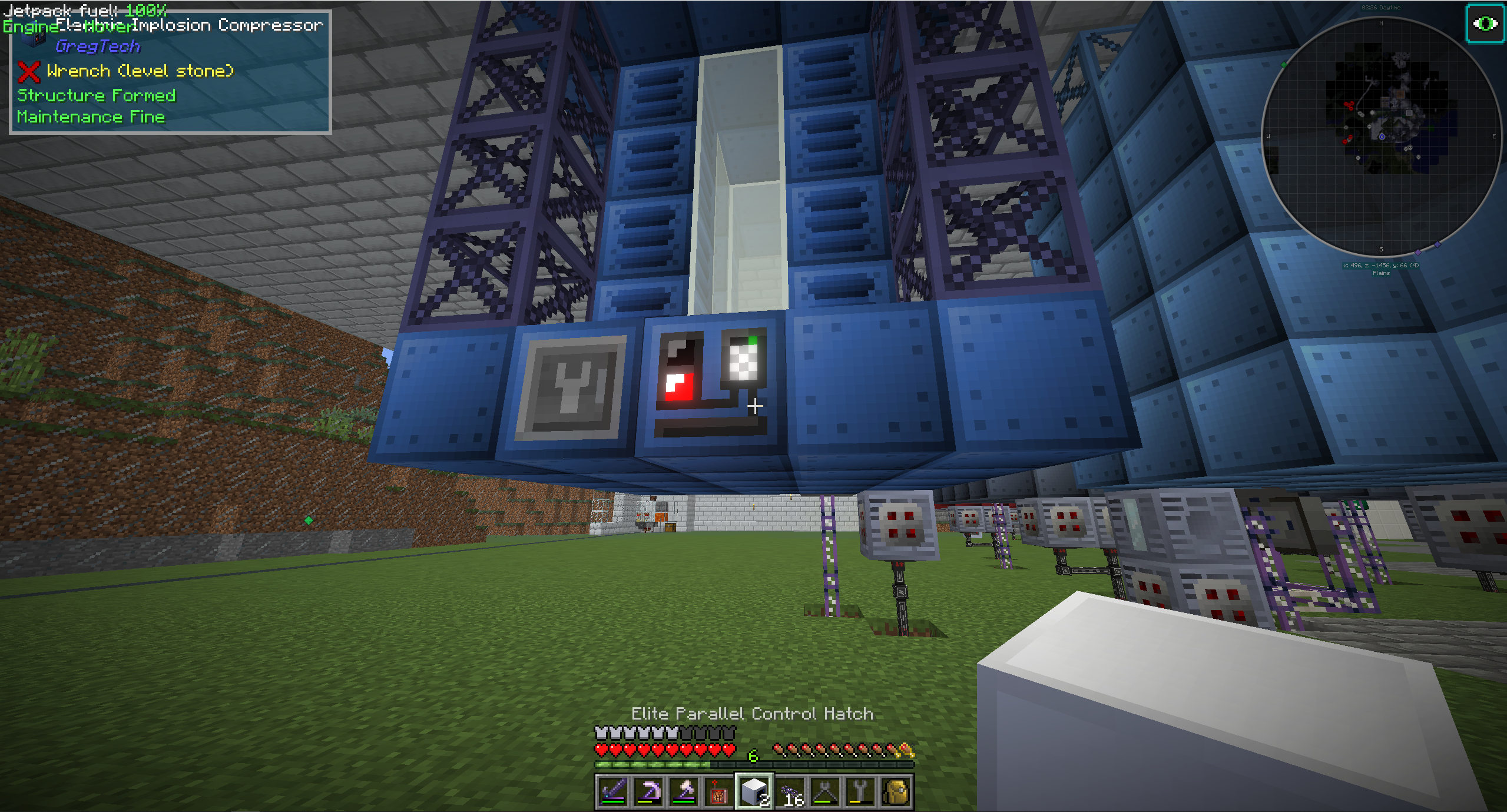Open the golden backpack in the hotbar
The width and height of the screenshot is (1507, 812).
pyautogui.click(x=897, y=790)
